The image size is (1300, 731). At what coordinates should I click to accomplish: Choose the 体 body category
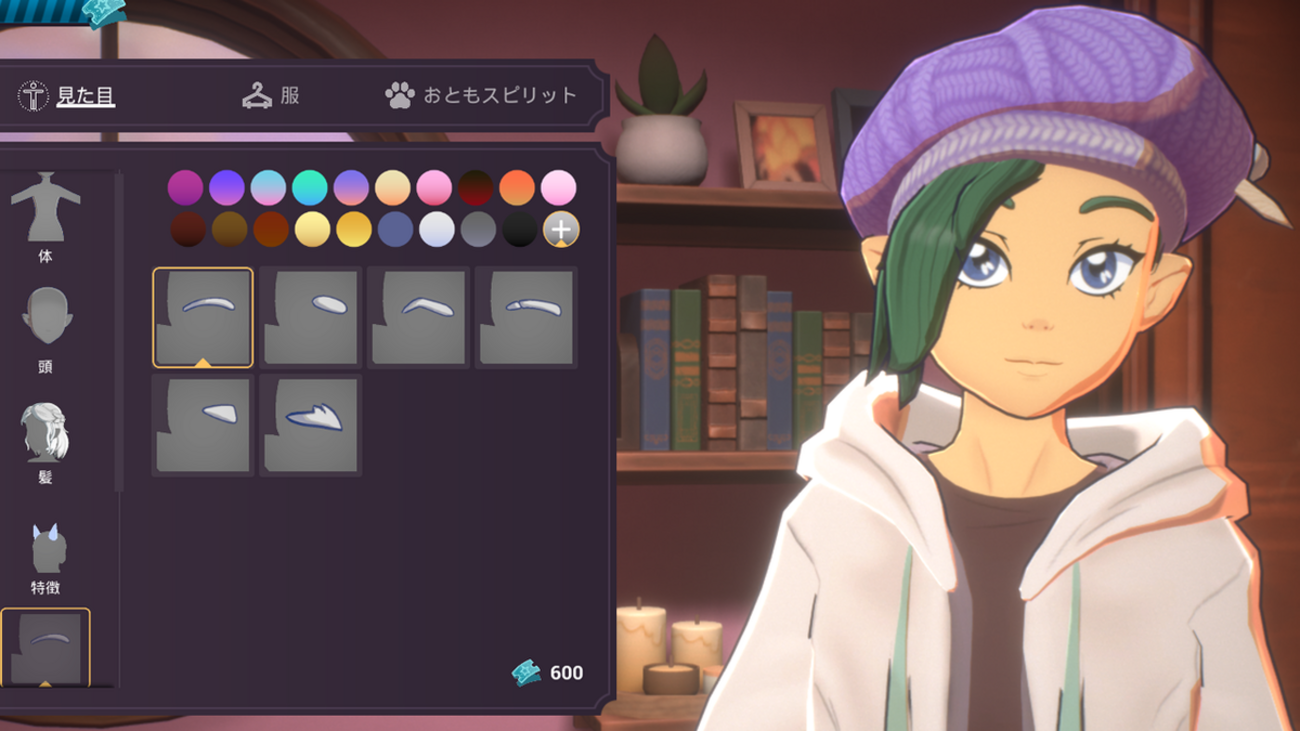tap(45, 217)
